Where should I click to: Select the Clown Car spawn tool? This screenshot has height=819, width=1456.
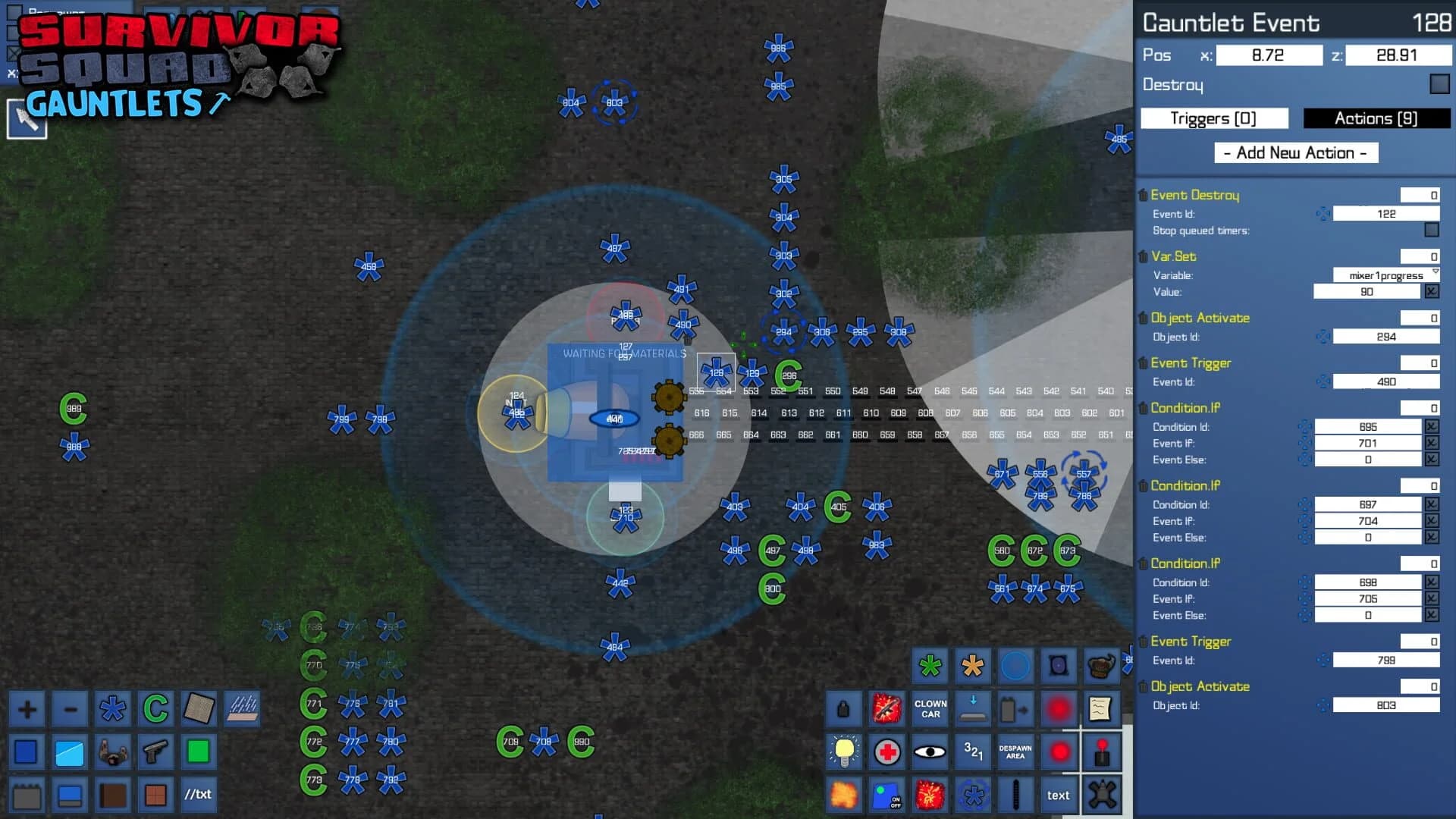tap(929, 709)
